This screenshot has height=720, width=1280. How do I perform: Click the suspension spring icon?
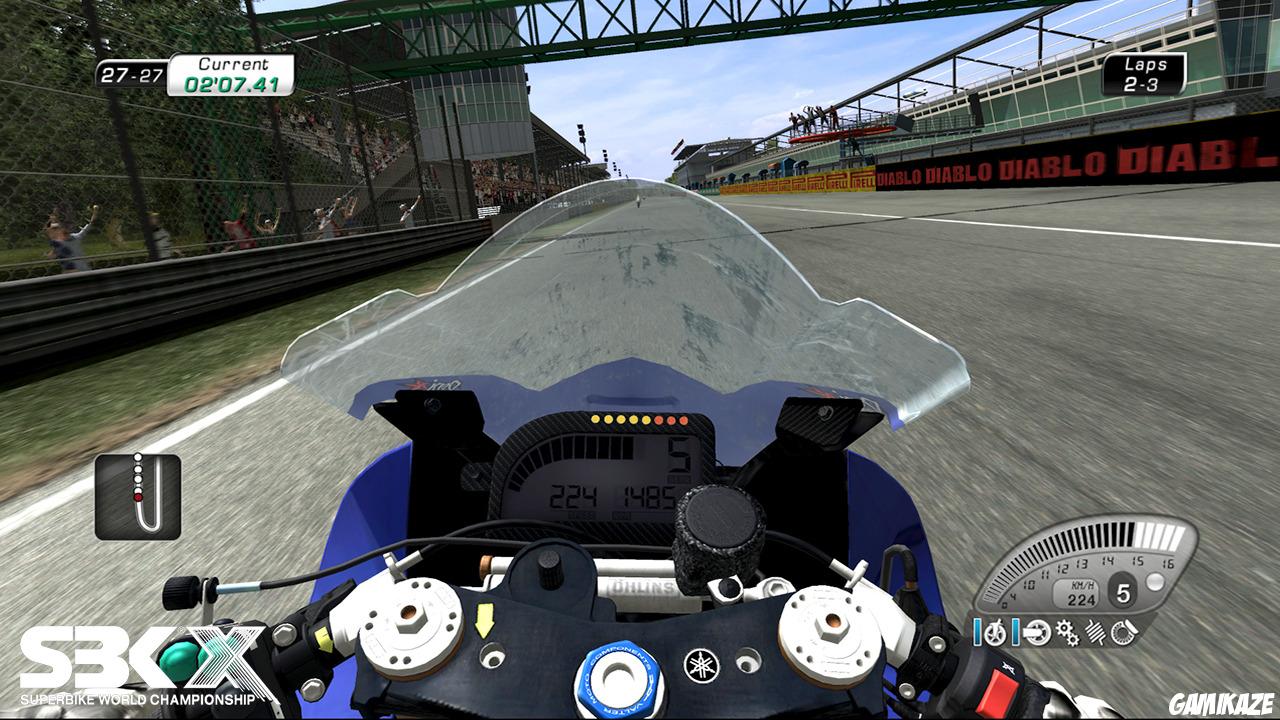tap(1095, 632)
